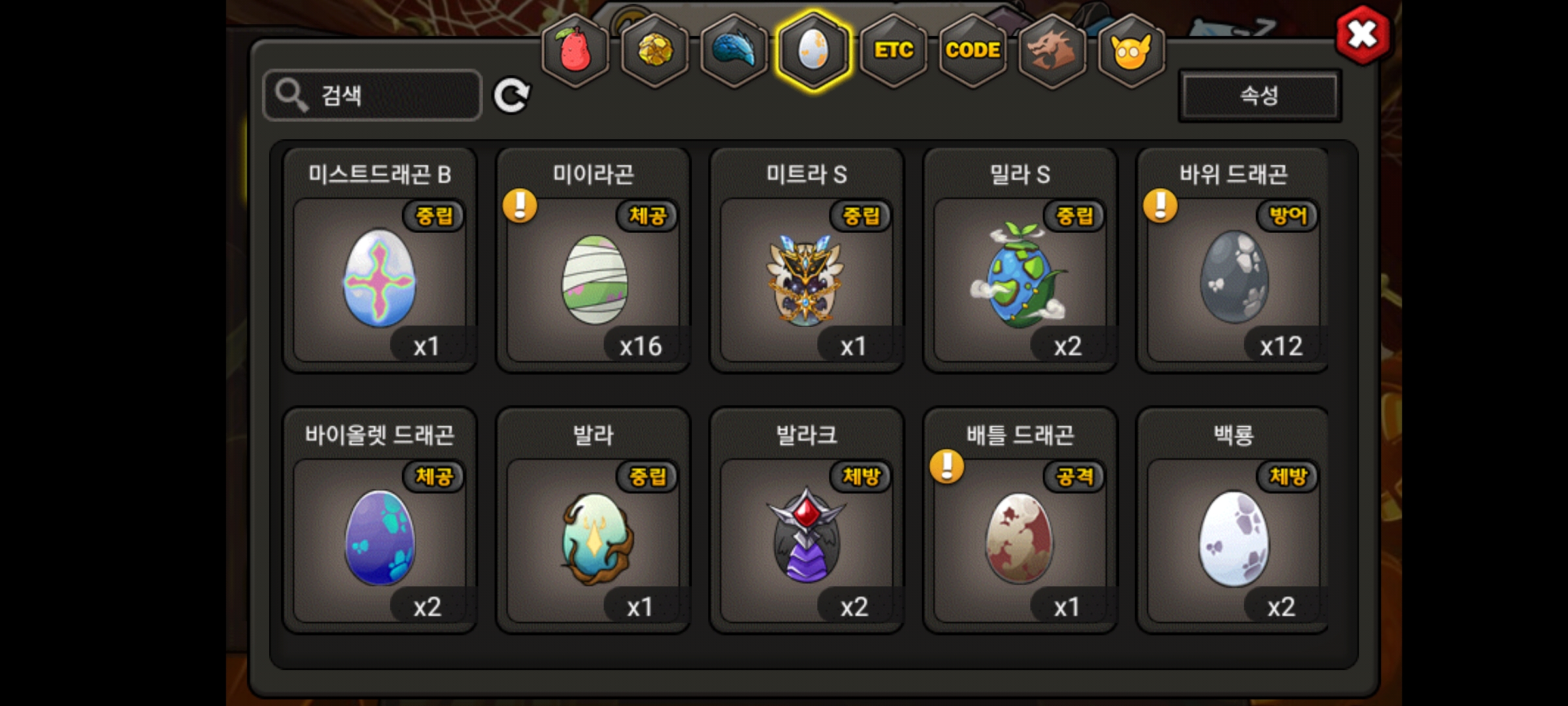Select the 미트라 S egg
This screenshot has width=1568, height=706.
click(806, 278)
